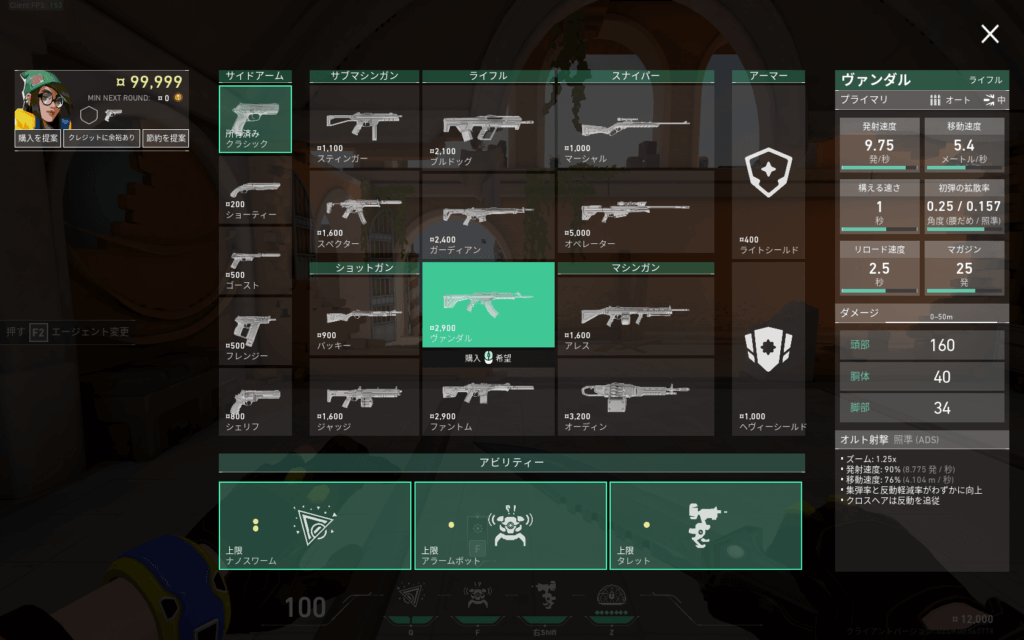
Task: Buy the Shorty sidearm
Action: (256, 191)
